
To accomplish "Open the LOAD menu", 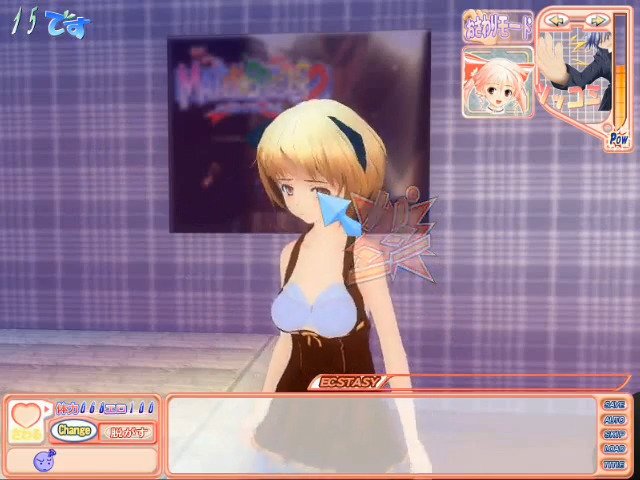I will (x=613, y=450).
